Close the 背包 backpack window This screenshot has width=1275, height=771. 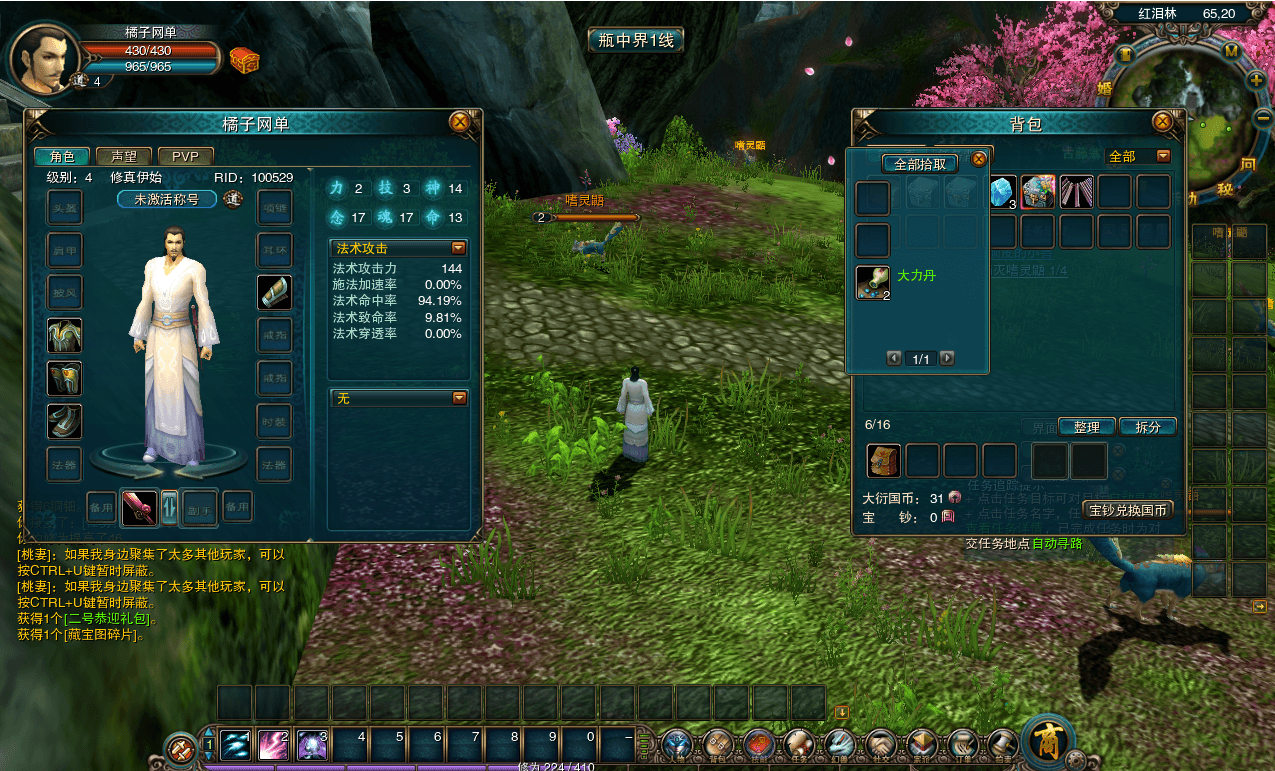(x=1162, y=122)
